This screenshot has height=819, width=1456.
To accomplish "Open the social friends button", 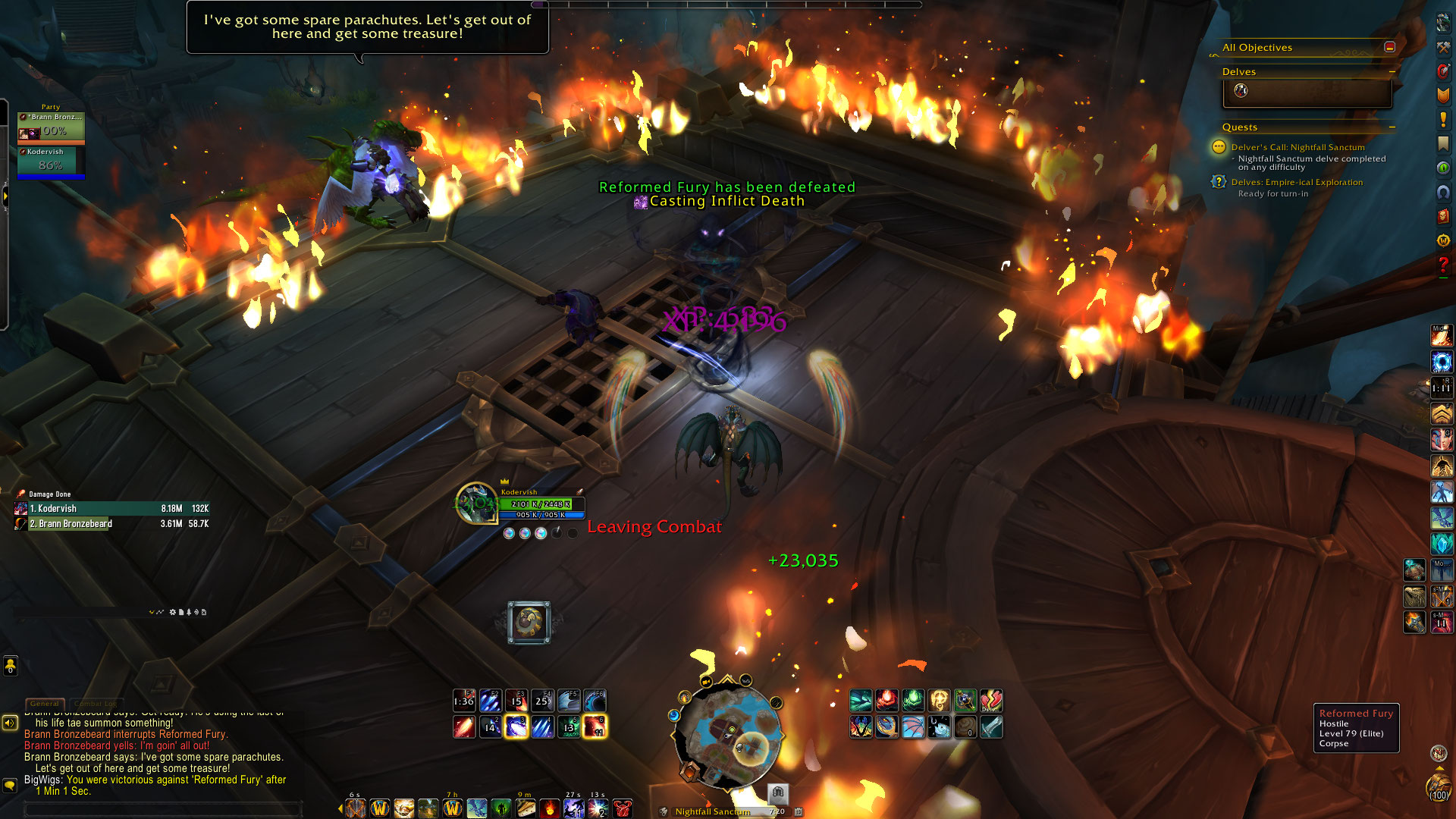I will coord(10,666).
